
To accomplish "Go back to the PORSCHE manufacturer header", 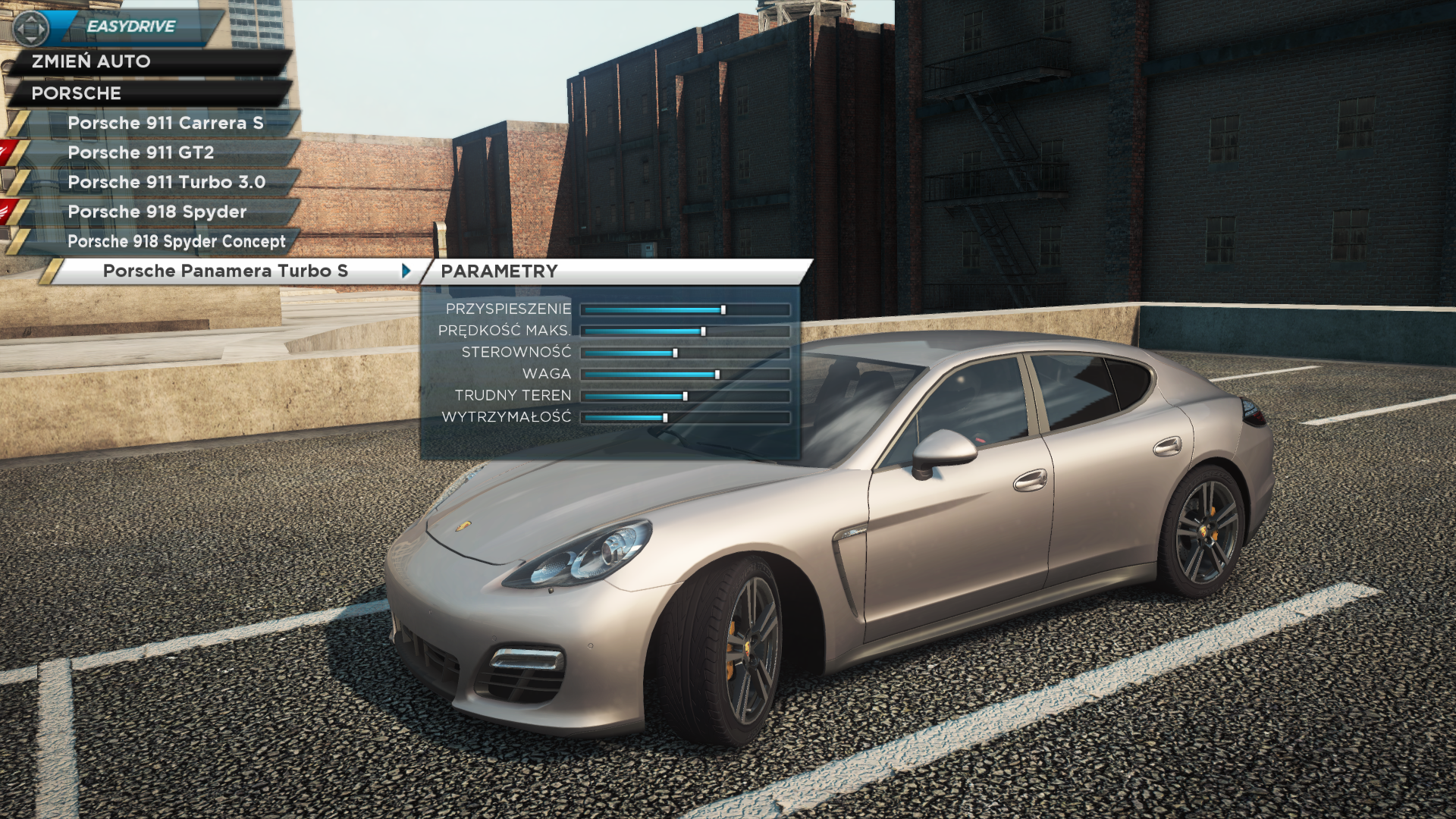I will click(76, 93).
